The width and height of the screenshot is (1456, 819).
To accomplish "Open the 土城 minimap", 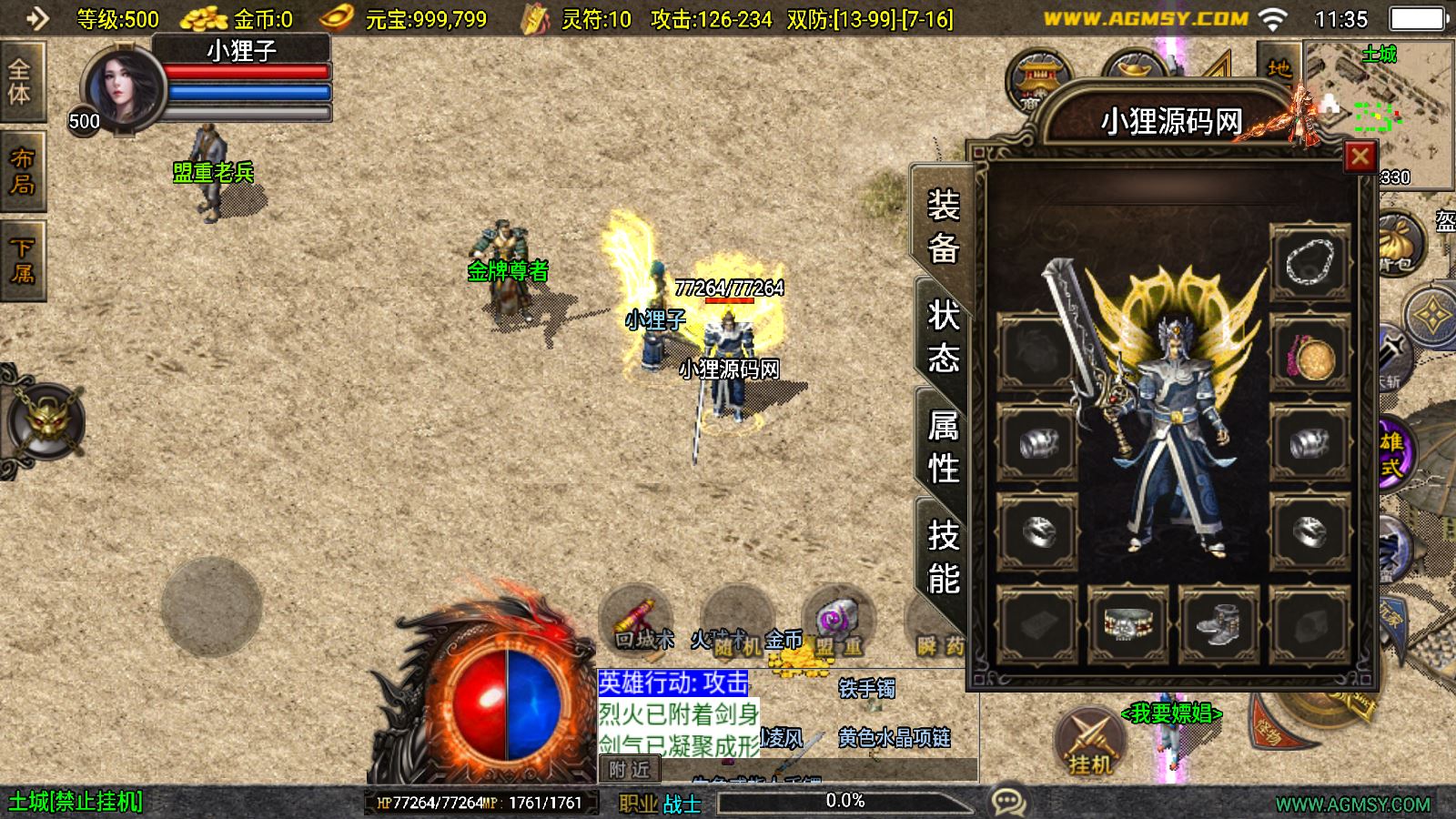I will (1378, 100).
